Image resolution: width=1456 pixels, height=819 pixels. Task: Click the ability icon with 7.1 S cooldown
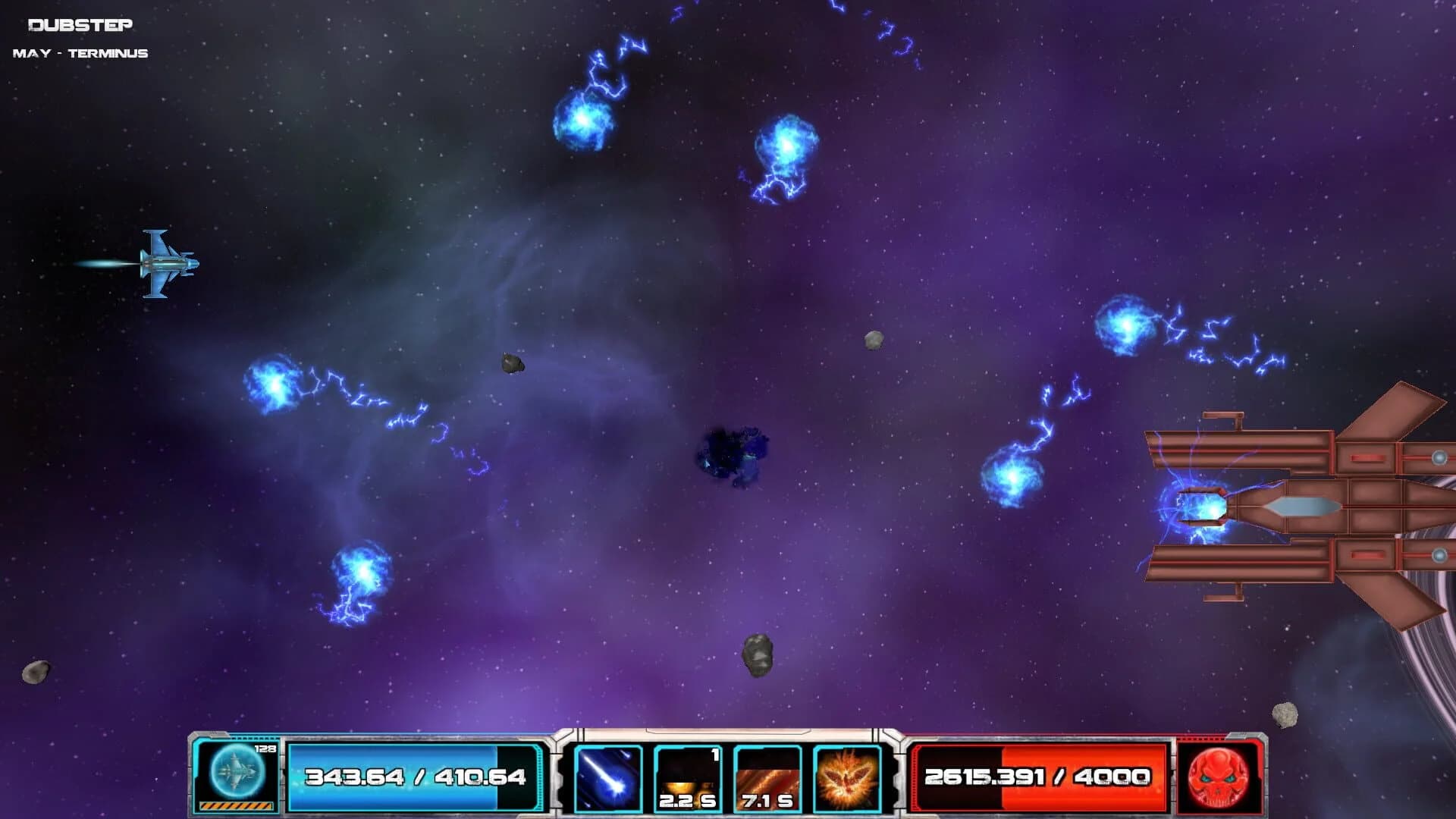(x=767, y=777)
